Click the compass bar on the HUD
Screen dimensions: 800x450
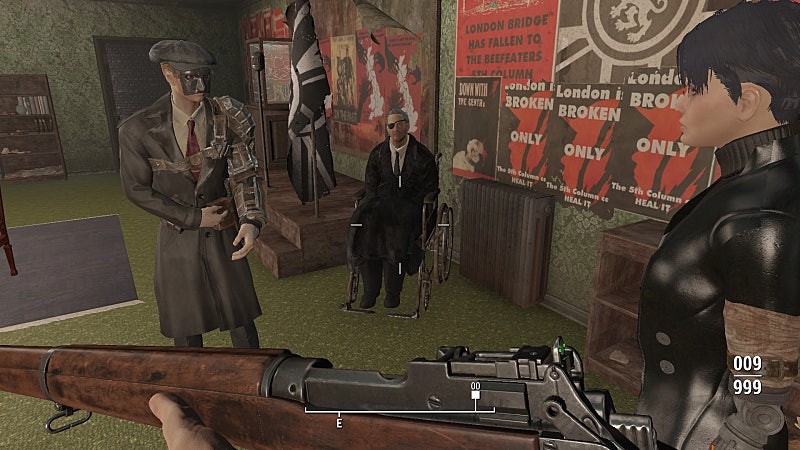[400, 408]
